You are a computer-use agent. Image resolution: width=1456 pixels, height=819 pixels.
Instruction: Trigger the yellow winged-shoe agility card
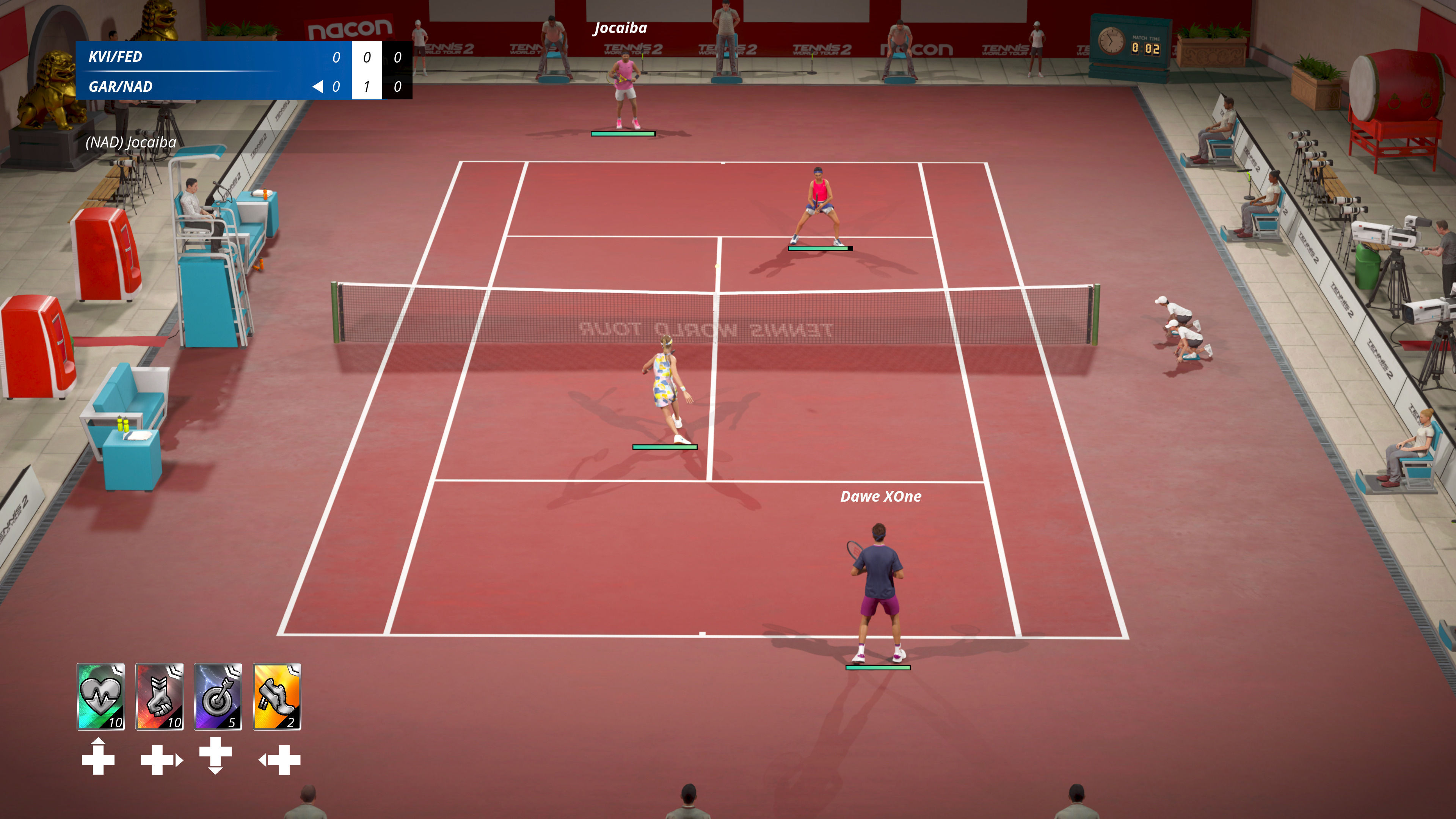pos(277,697)
